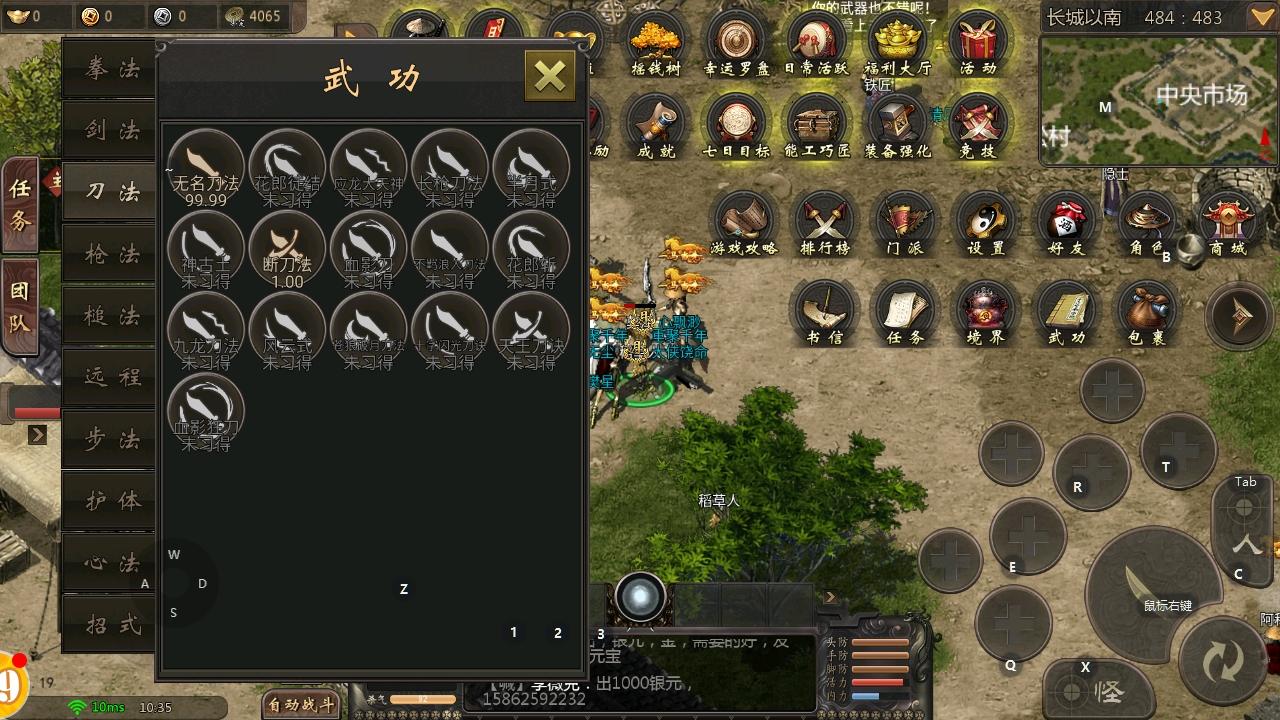Screen dimensions: 1280x720
Task: Select the 无名刀法 skill icon
Action: tap(206, 166)
